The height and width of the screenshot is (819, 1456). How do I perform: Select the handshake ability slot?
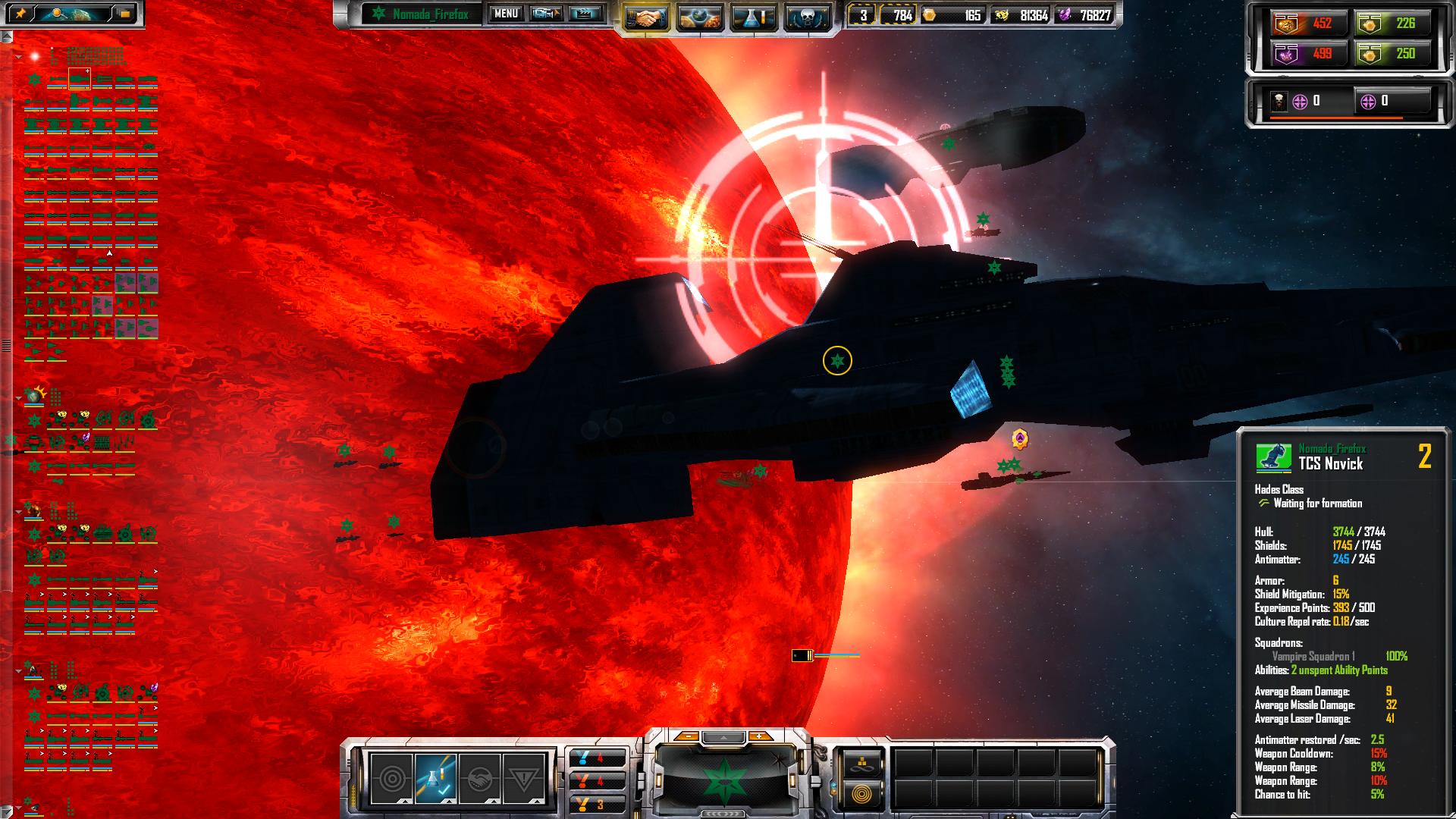480,778
